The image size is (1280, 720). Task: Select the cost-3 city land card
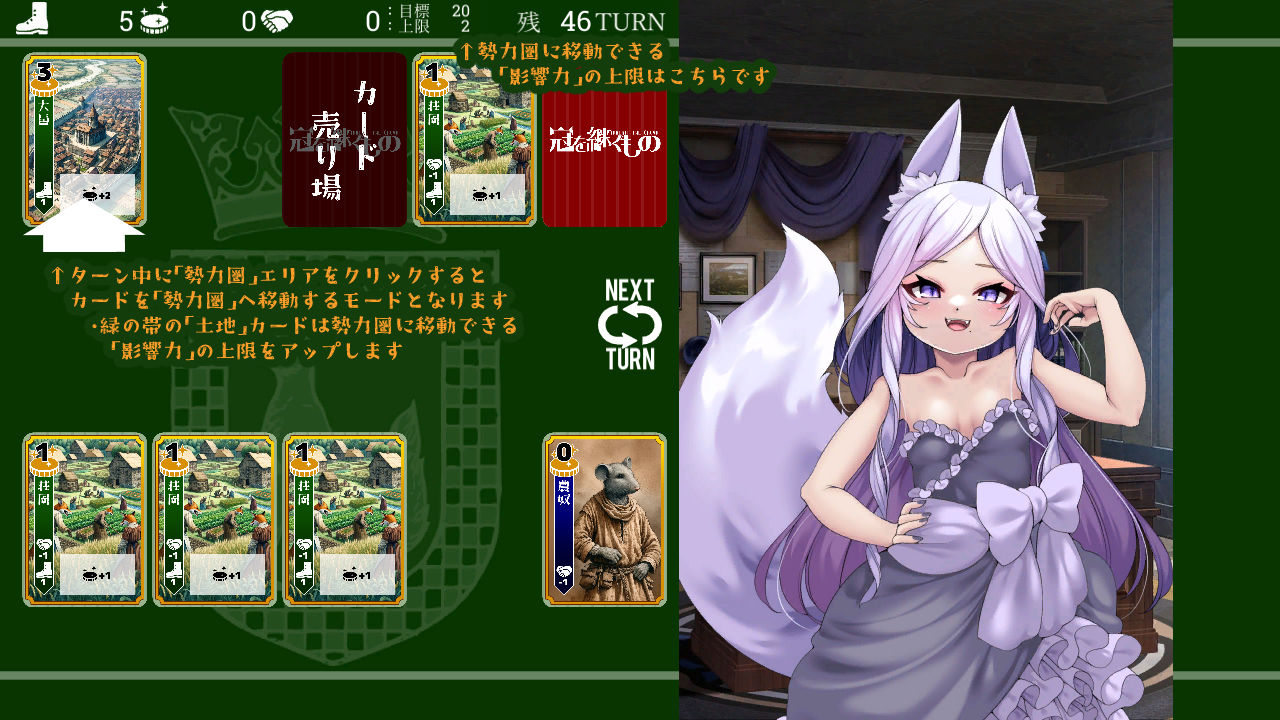click(85, 140)
